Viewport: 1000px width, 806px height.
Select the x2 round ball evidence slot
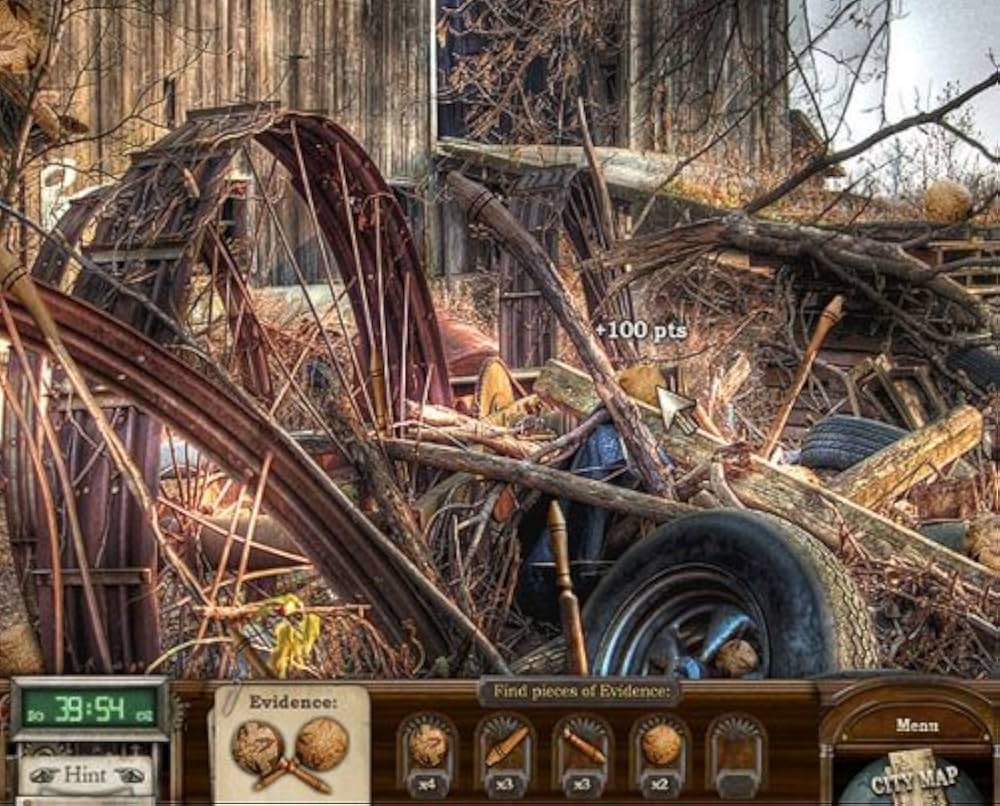(661, 751)
